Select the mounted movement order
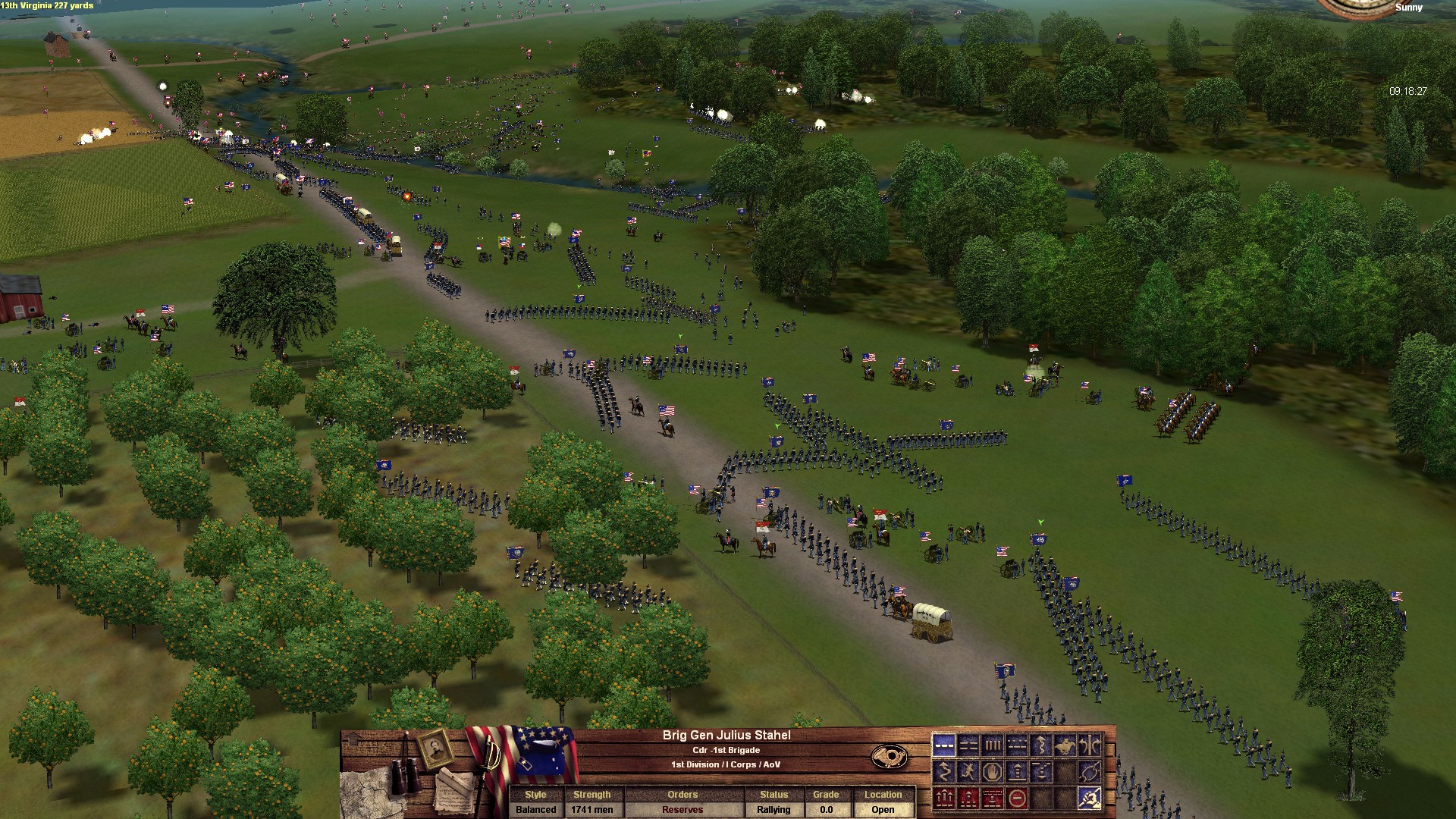Image resolution: width=1456 pixels, height=819 pixels. (1065, 745)
